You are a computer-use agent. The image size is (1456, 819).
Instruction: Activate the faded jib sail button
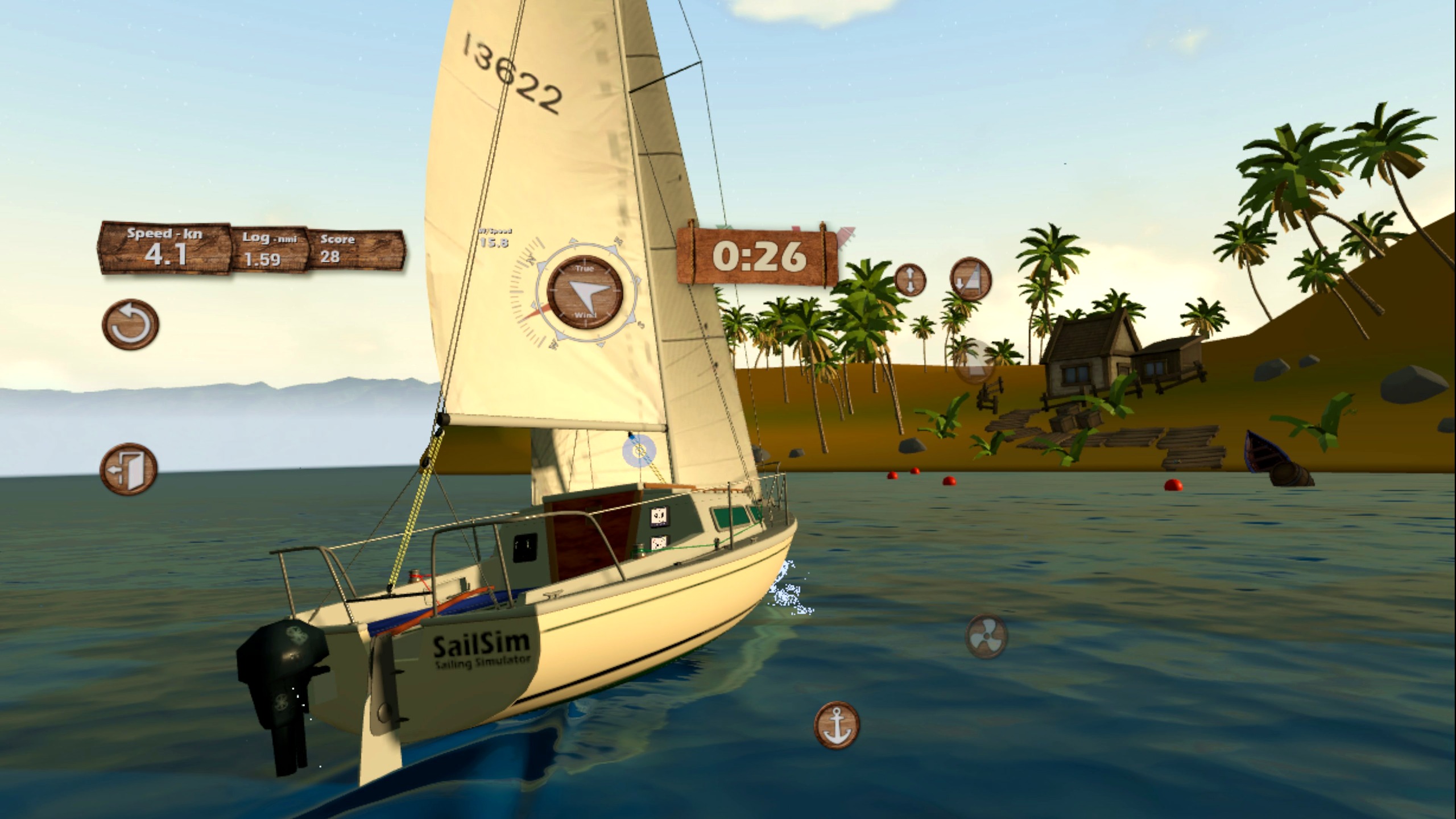974,362
